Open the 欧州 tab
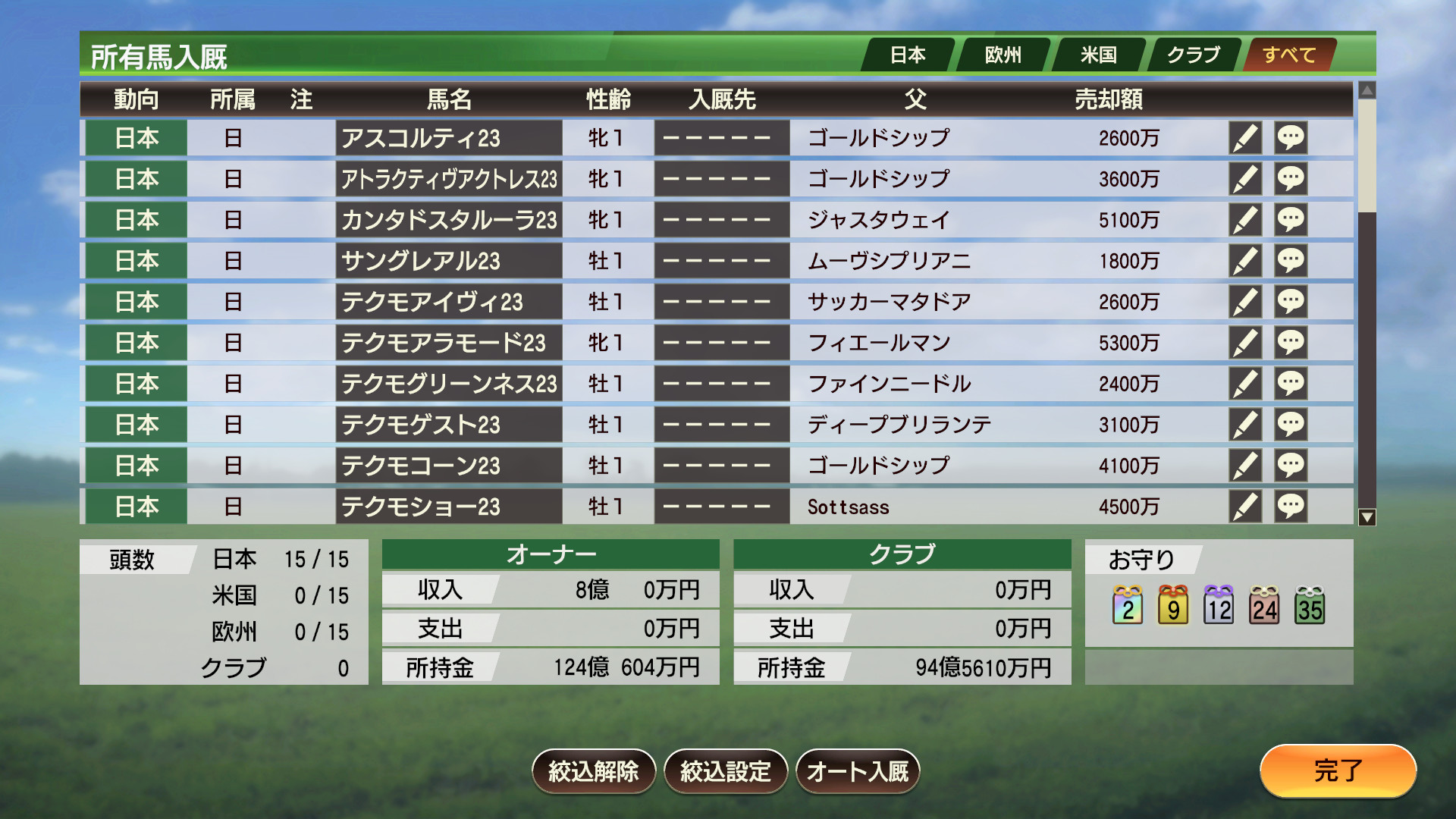Screen dimensions: 1456x819 coord(1004,54)
